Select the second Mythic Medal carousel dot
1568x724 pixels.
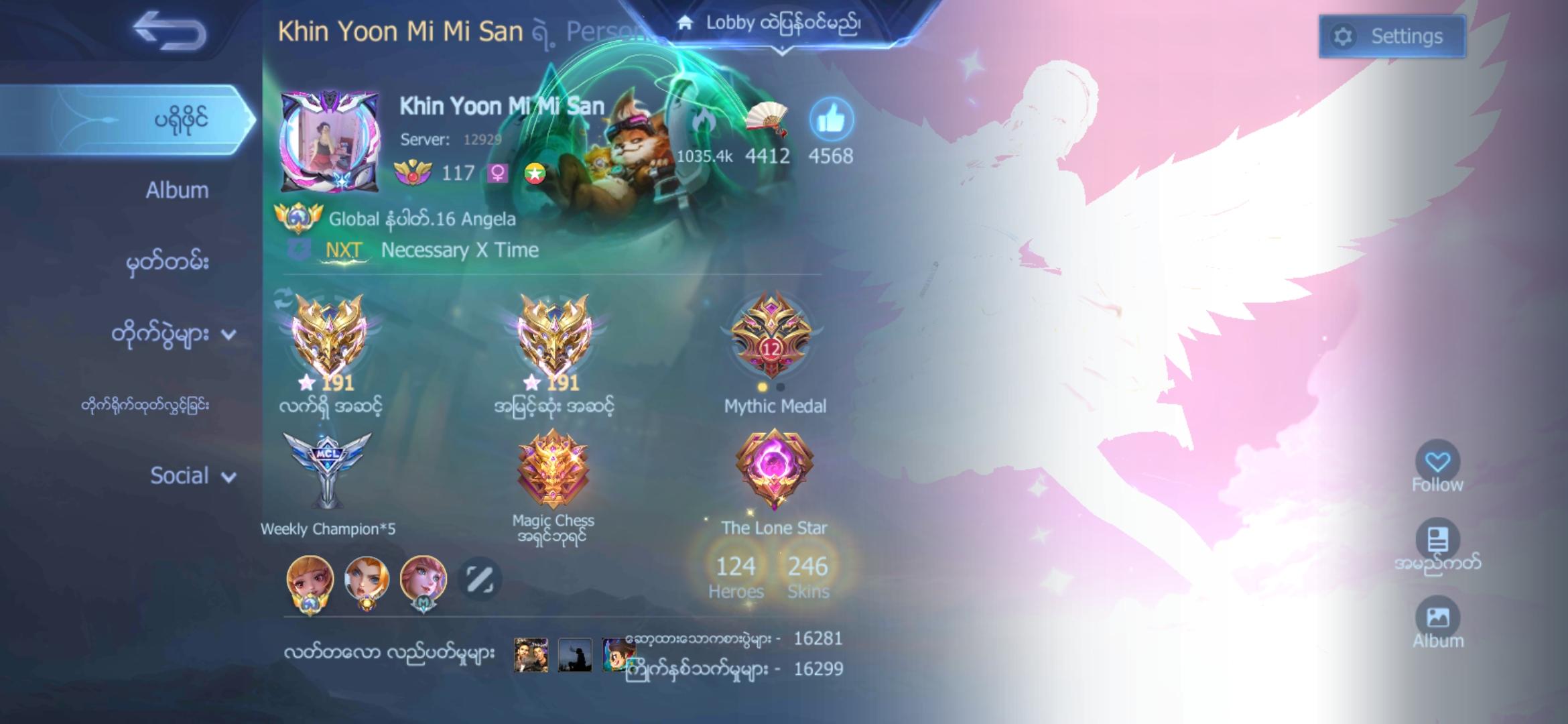(x=779, y=387)
